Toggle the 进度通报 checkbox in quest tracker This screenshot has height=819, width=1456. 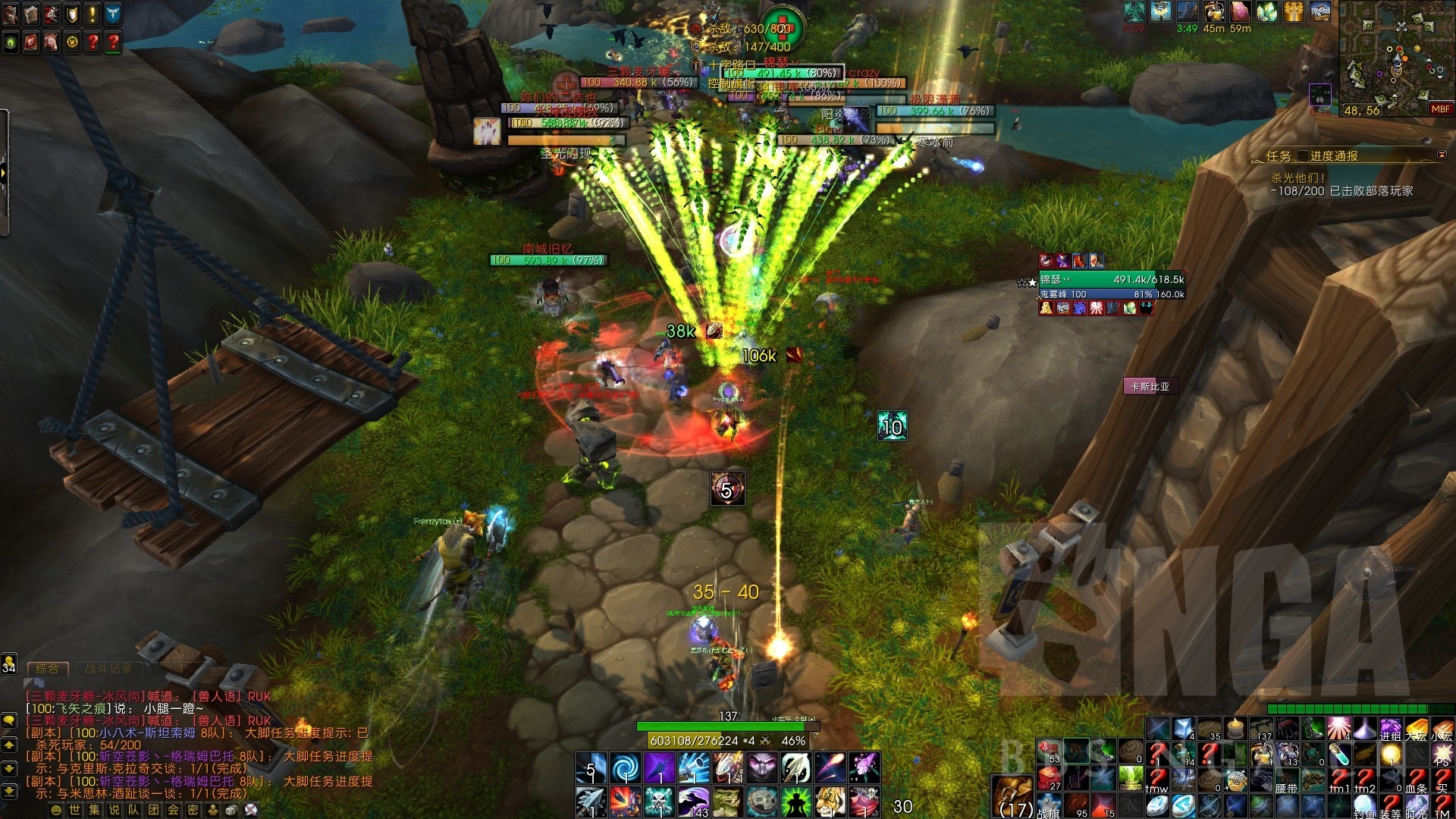point(1304,156)
